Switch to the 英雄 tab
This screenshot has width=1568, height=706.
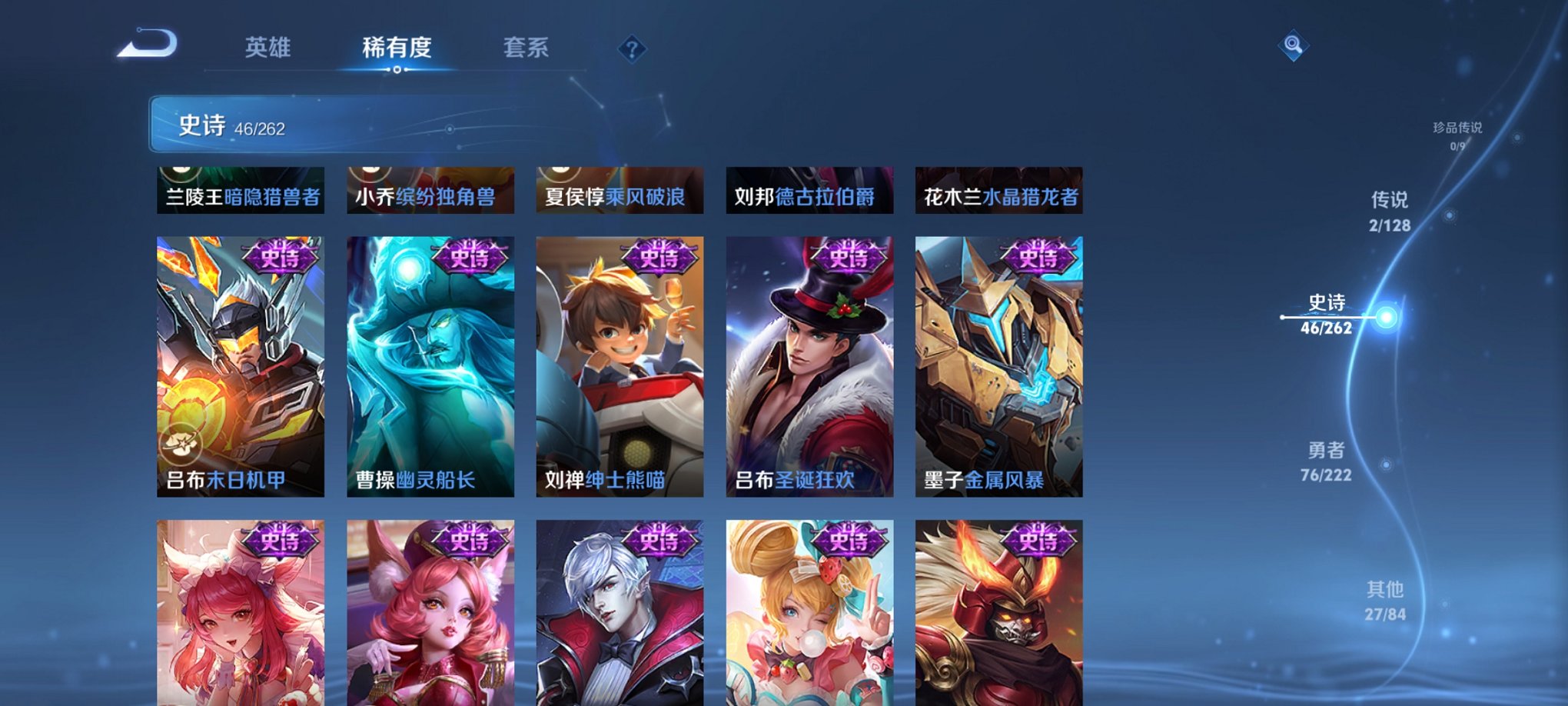point(267,48)
